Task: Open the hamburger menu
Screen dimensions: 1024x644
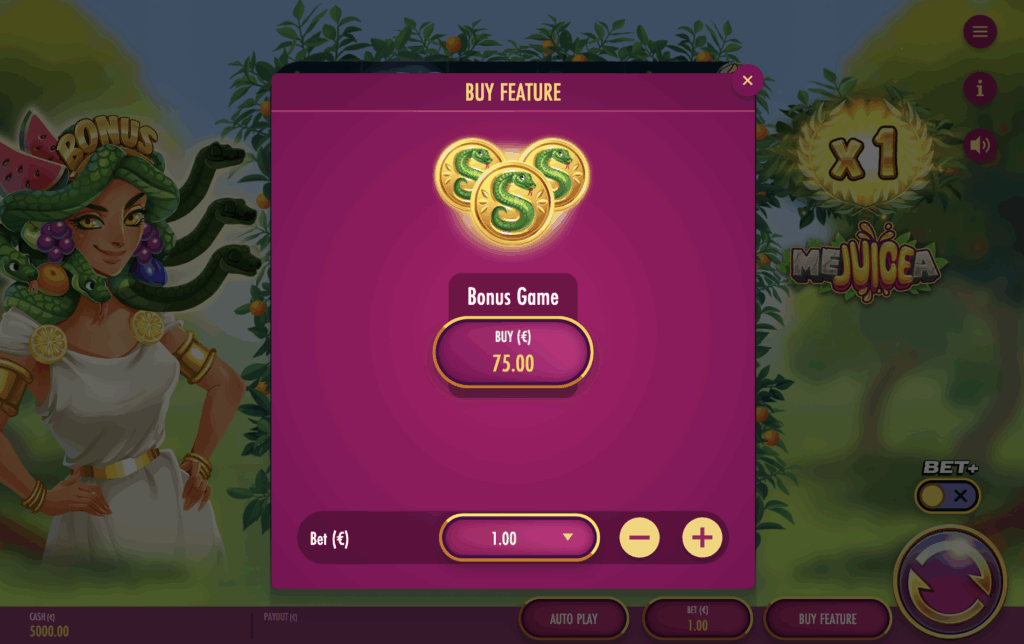Action: (980, 32)
